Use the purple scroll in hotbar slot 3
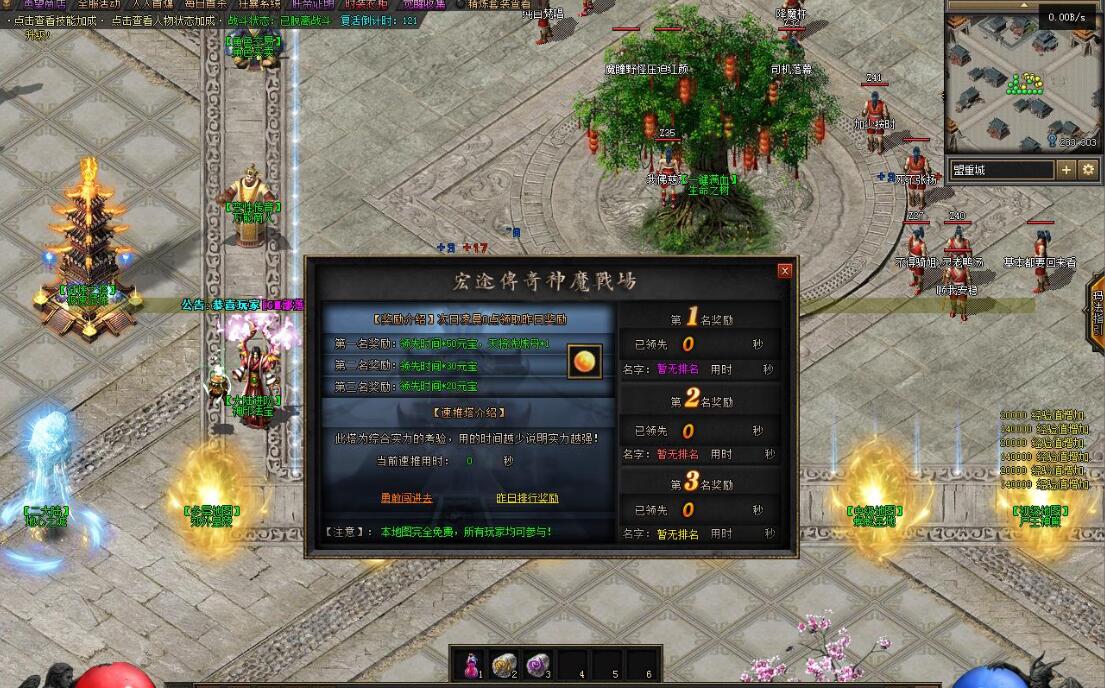The height and width of the screenshot is (688, 1105). (537, 663)
